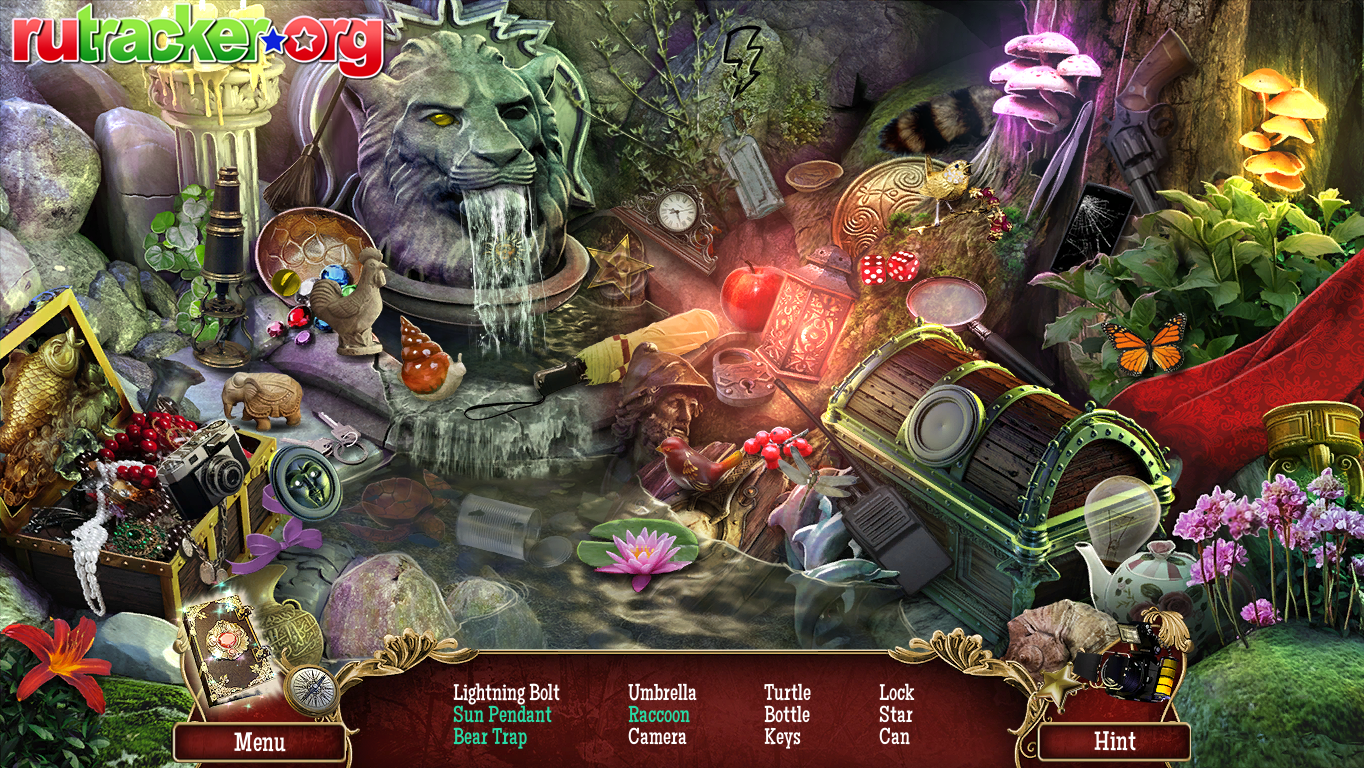Use the Hint button
The image size is (1364, 768).
(x=1114, y=742)
